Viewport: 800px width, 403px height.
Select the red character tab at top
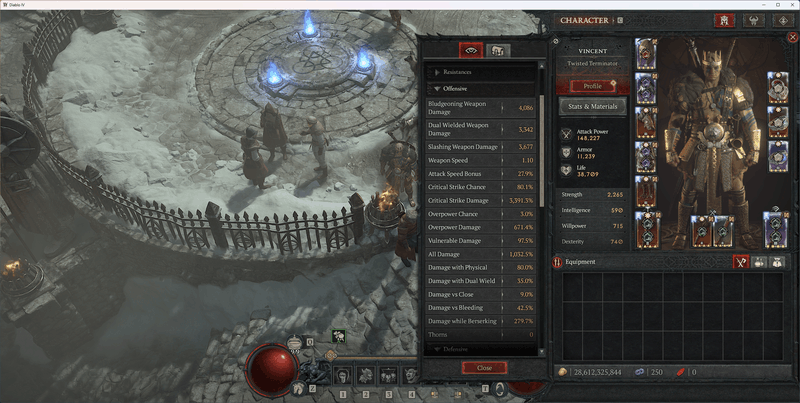tap(724, 20)
